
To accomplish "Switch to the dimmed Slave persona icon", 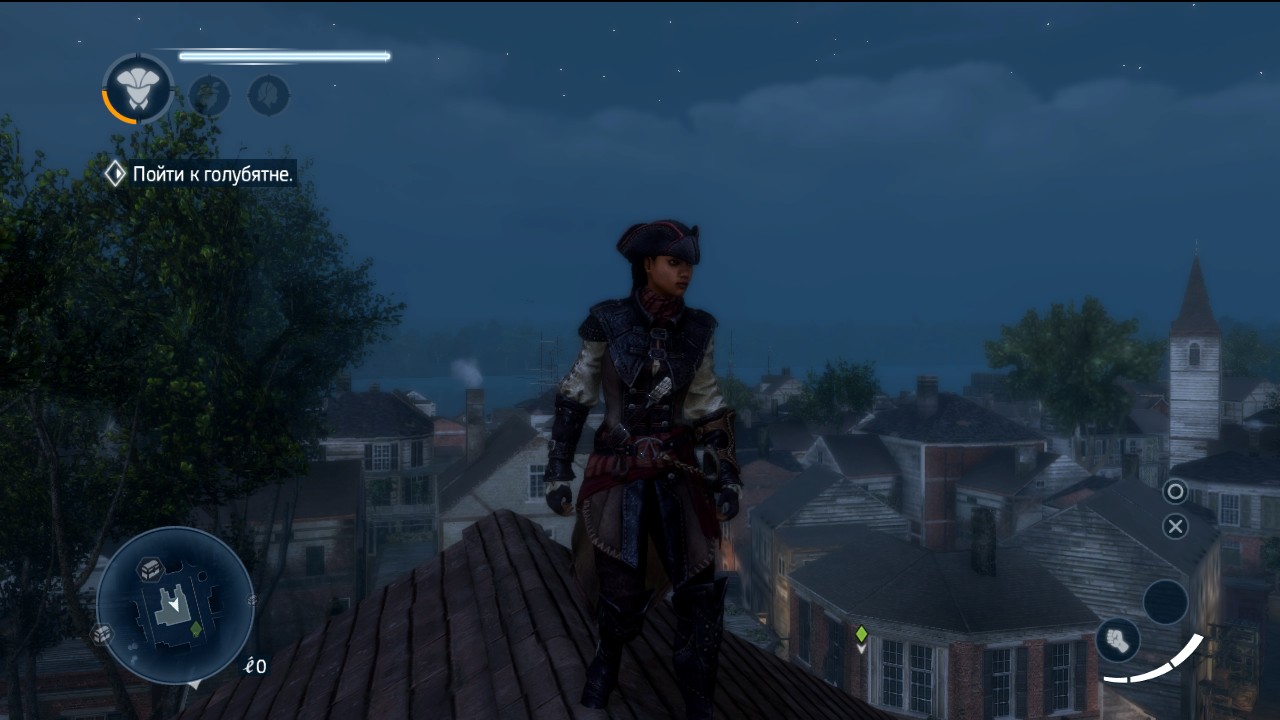I will 210,96.
